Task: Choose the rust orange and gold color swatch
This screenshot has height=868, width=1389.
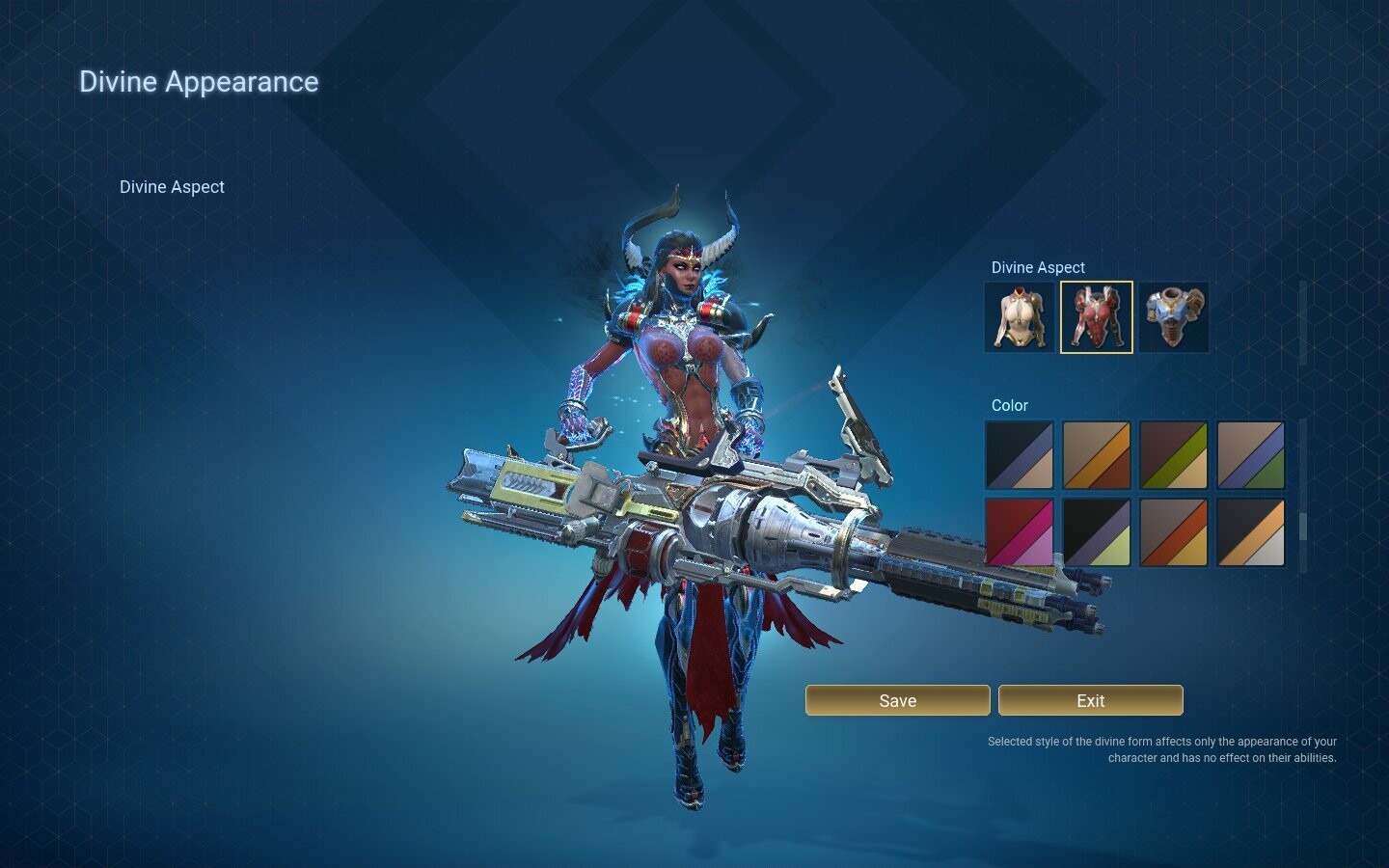Action: click(1173, 531)
